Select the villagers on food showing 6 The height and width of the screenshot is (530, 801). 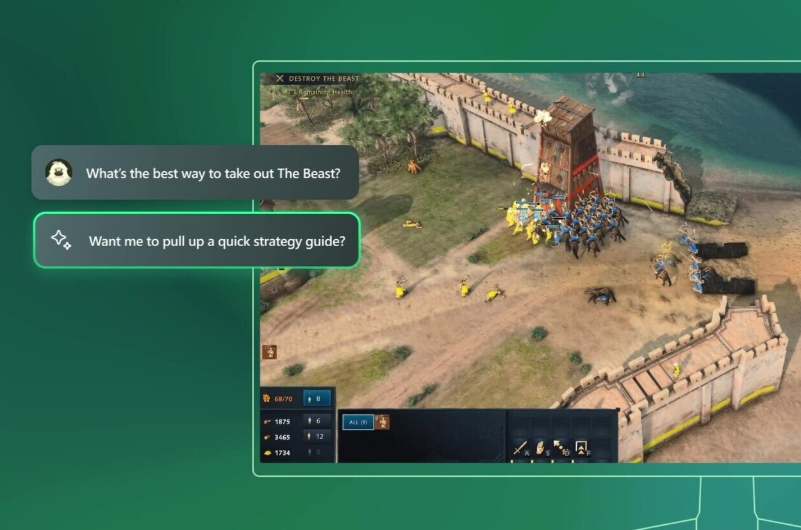317,421
